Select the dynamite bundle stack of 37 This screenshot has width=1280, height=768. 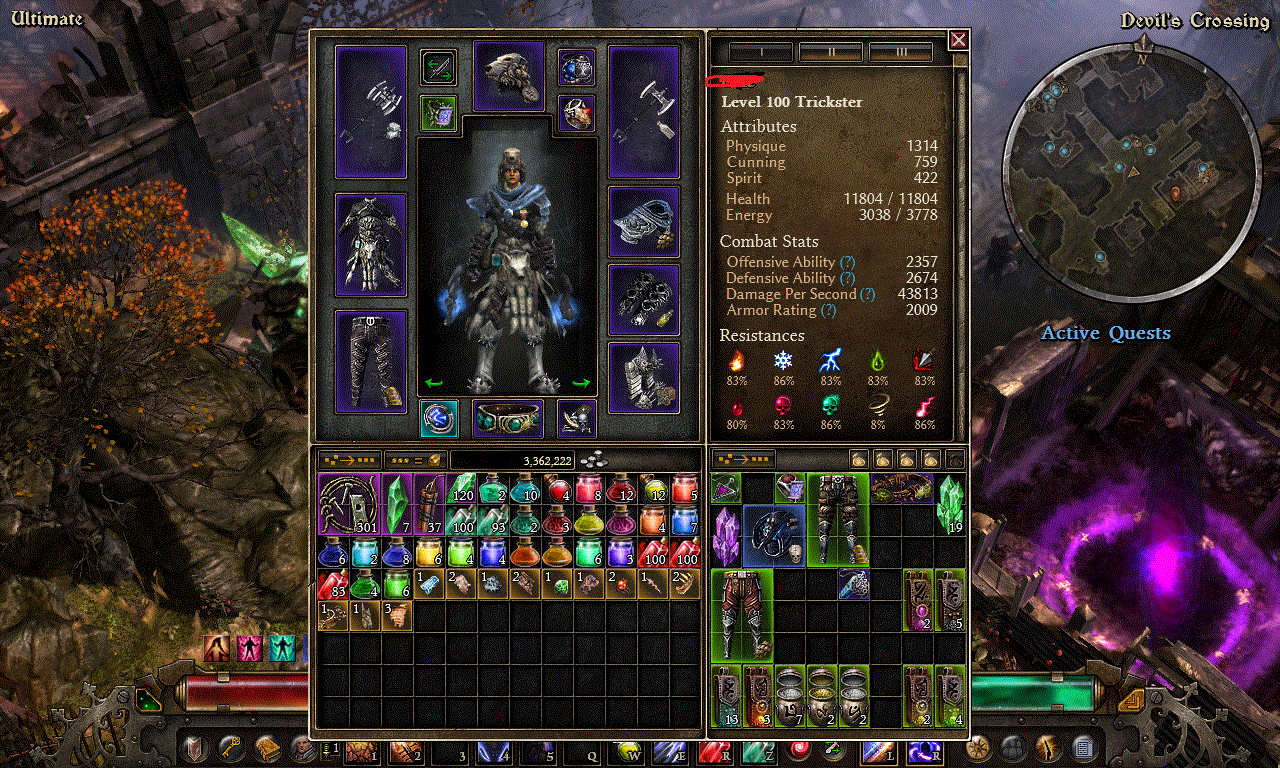429,504
